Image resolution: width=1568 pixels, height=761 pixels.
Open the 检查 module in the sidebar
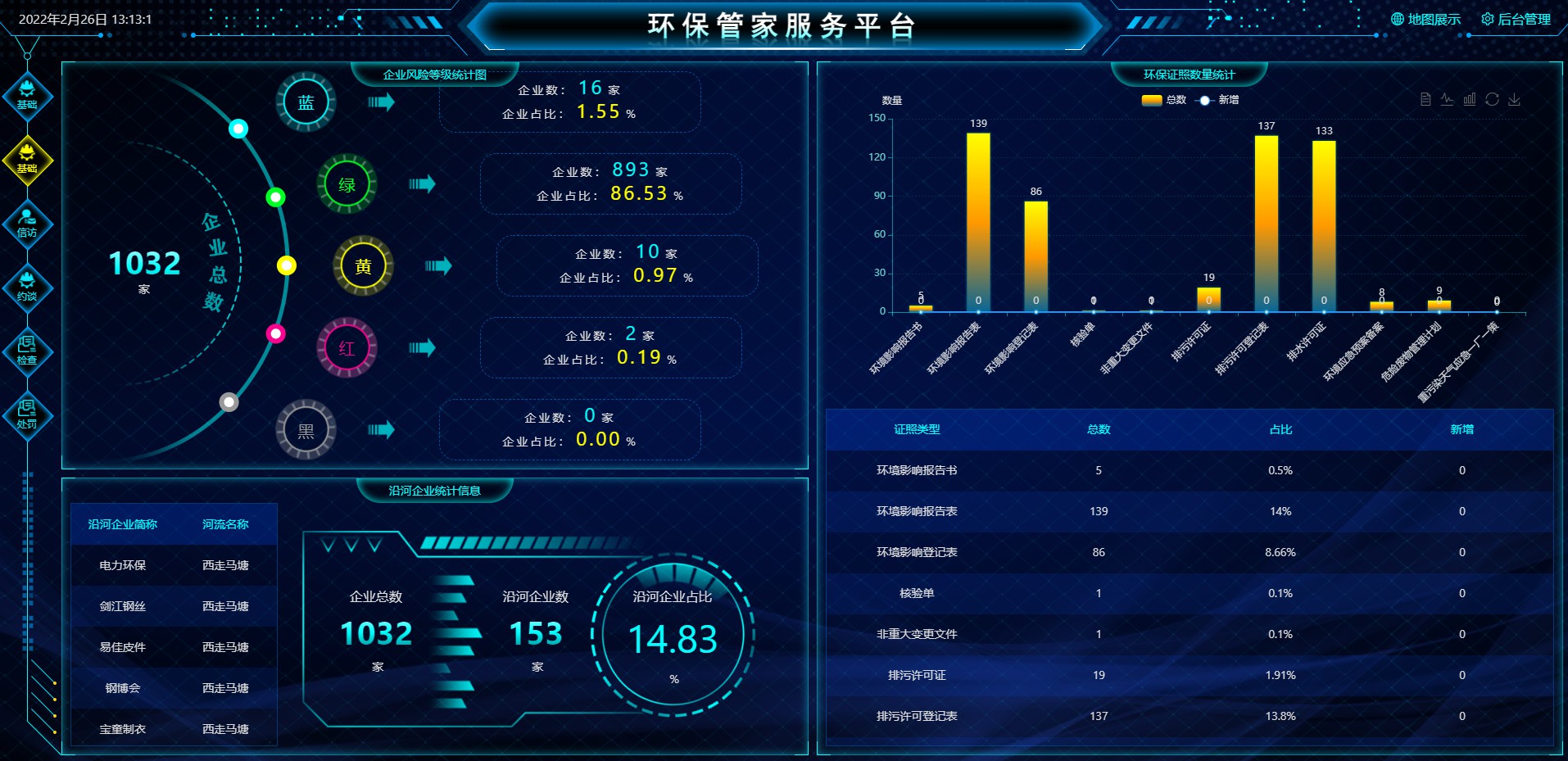[x=27, y=351]
